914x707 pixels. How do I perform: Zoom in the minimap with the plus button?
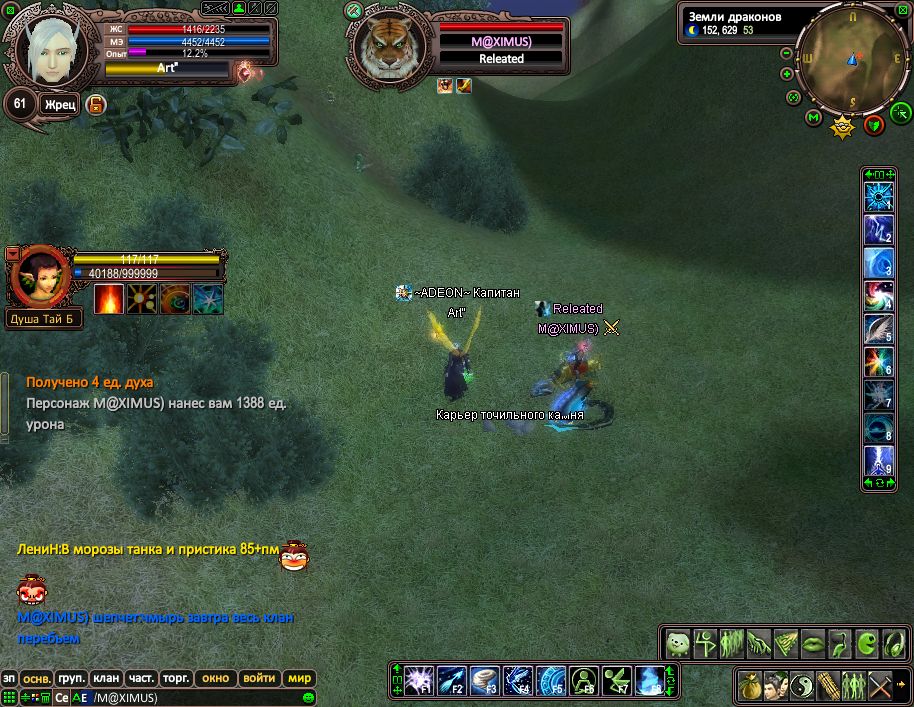(x=787, y=73)
